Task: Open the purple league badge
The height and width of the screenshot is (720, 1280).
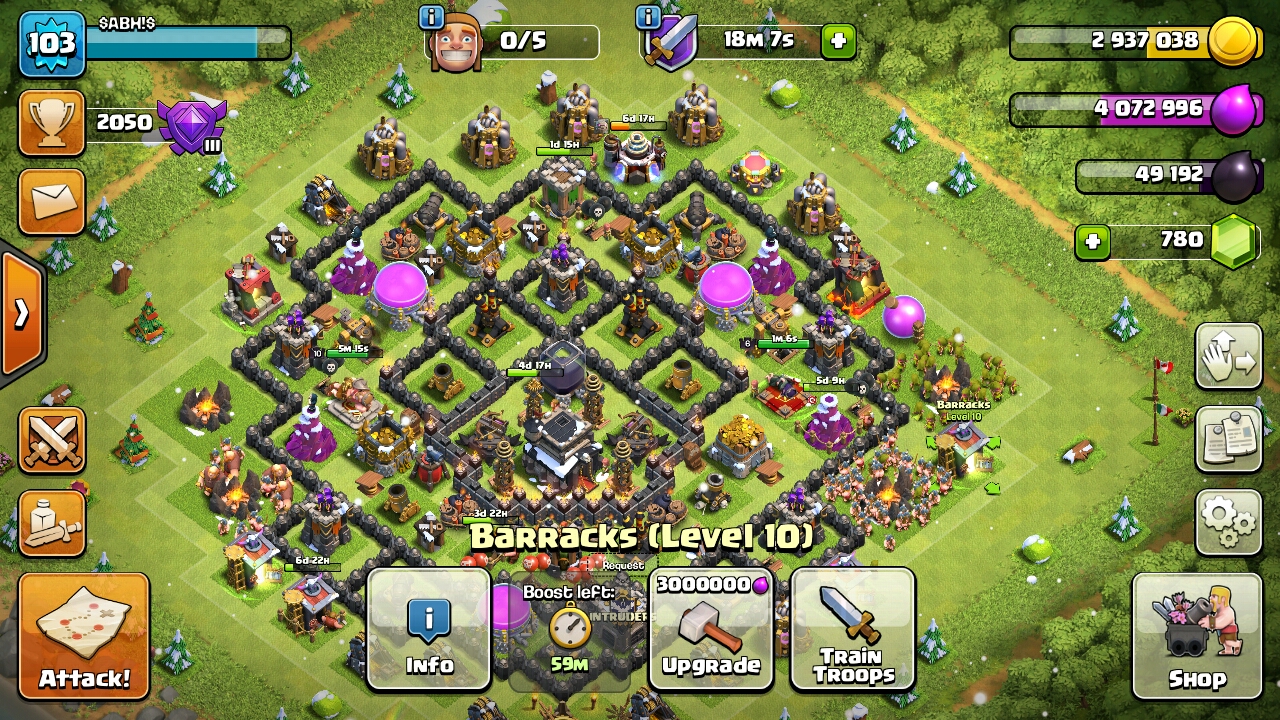Action: (192, 126)
